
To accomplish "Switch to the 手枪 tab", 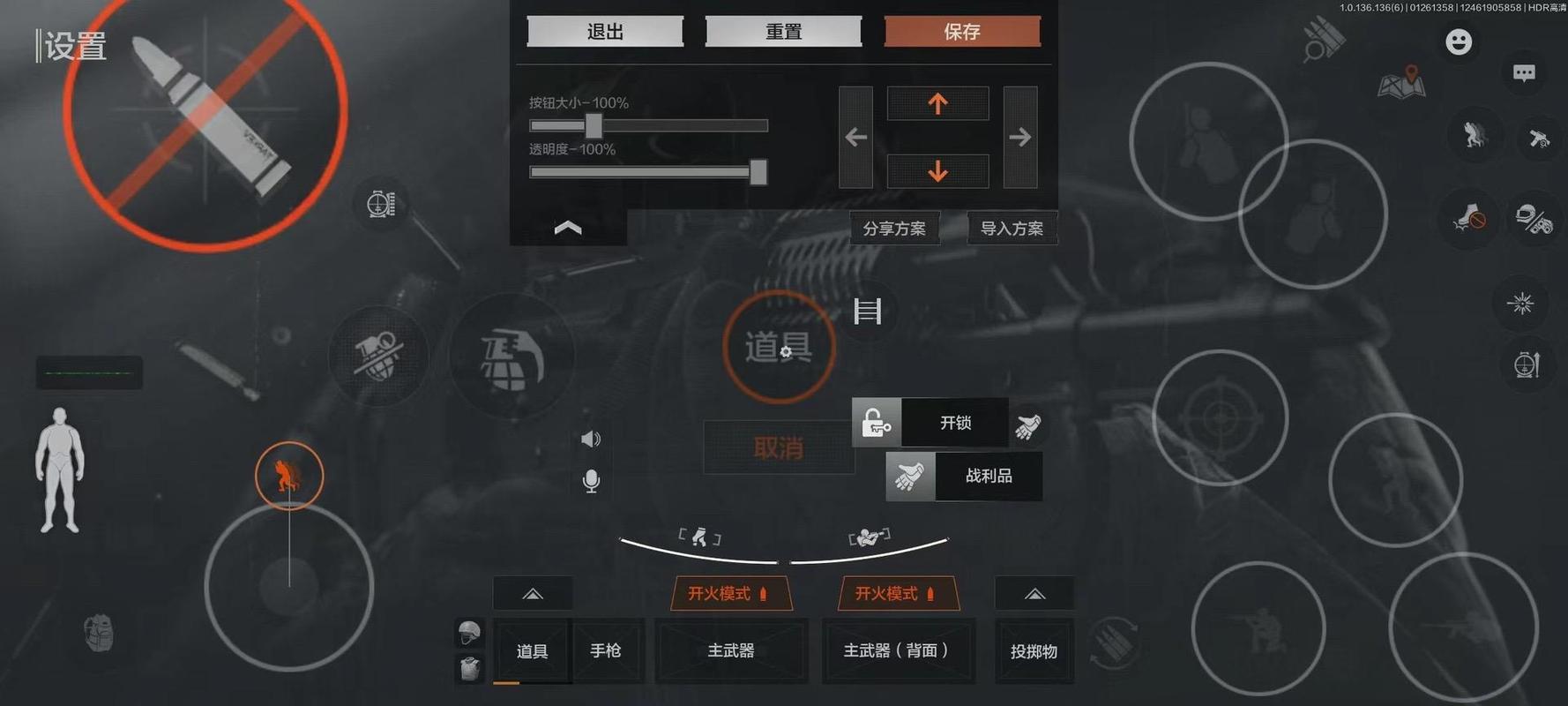I will pos(607,651).
